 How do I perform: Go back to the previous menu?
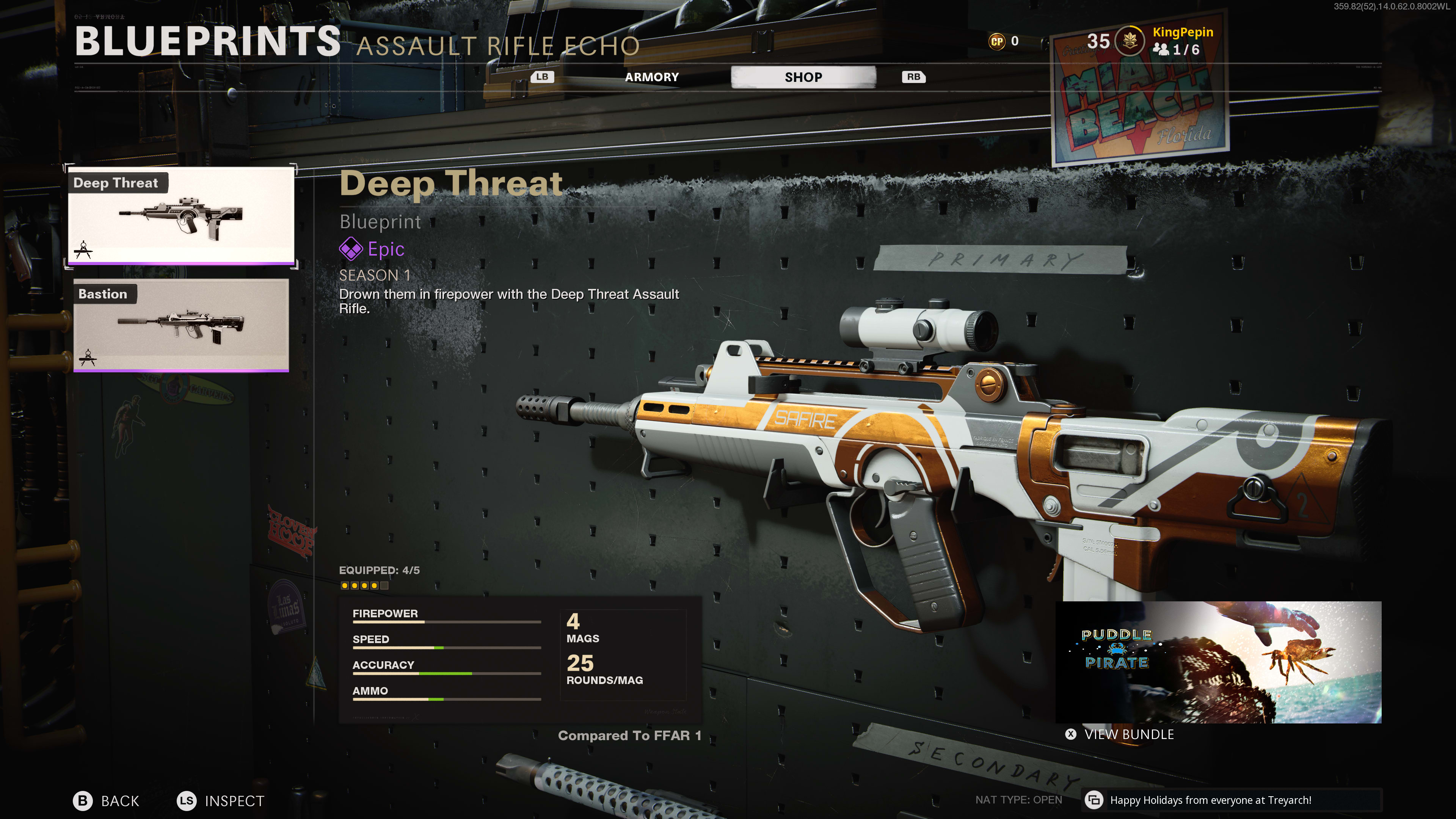point(107,800)
